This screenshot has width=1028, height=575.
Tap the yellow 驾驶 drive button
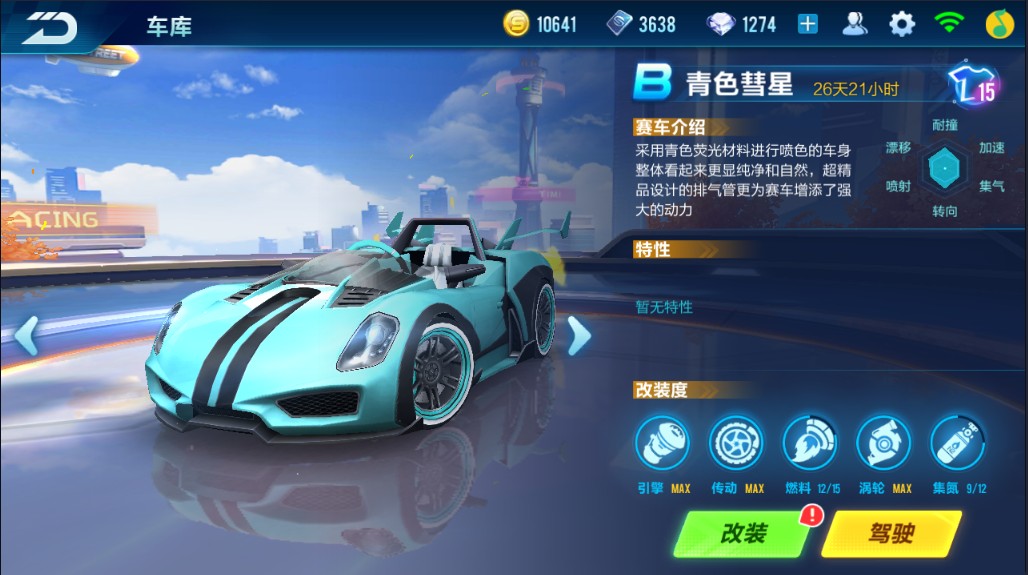pyautogui.click(x=890, y=534)
